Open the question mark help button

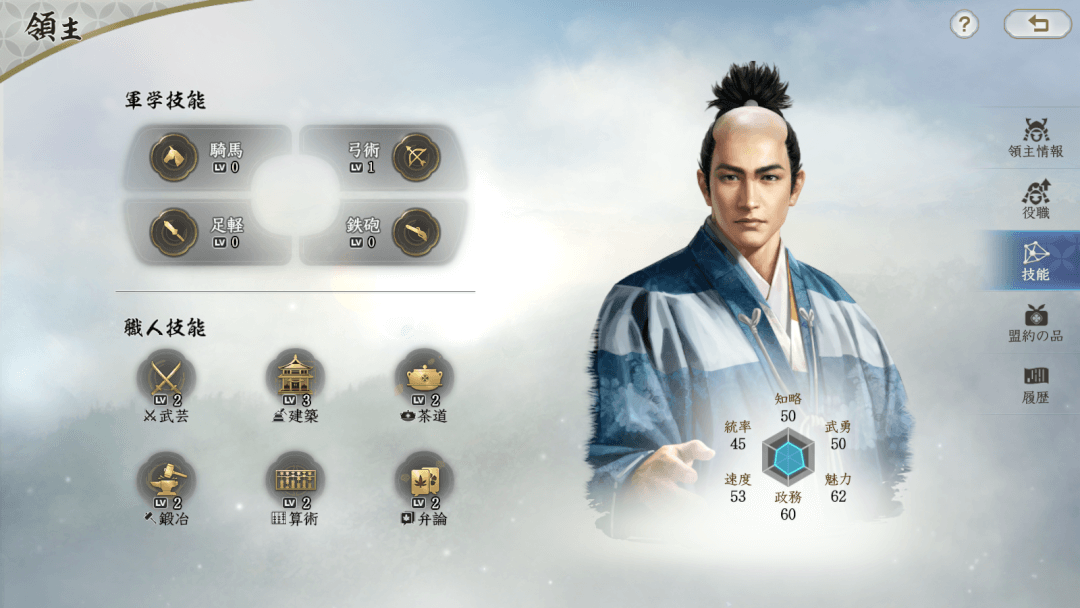[x=963, y=25]
